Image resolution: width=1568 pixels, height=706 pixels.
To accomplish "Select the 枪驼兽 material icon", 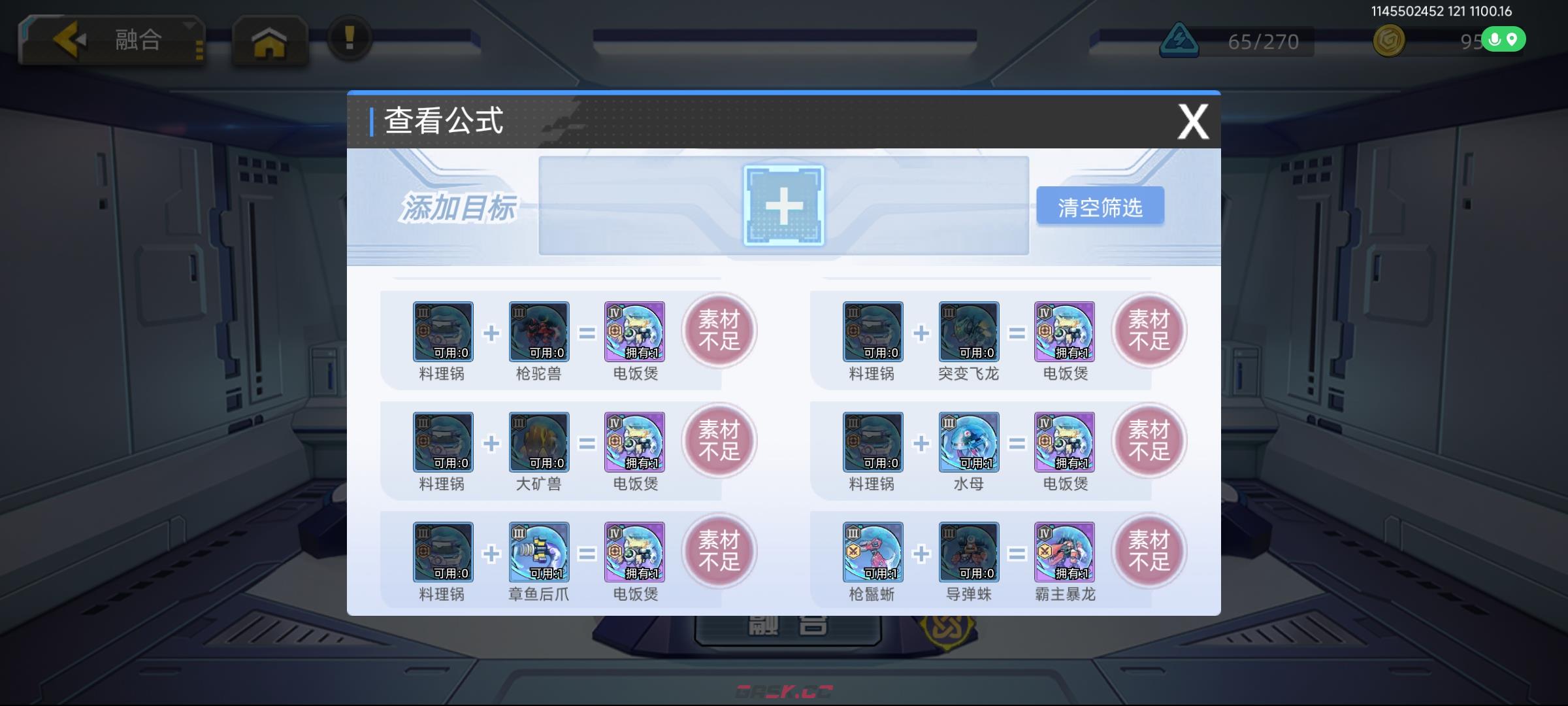I will 538,332.
